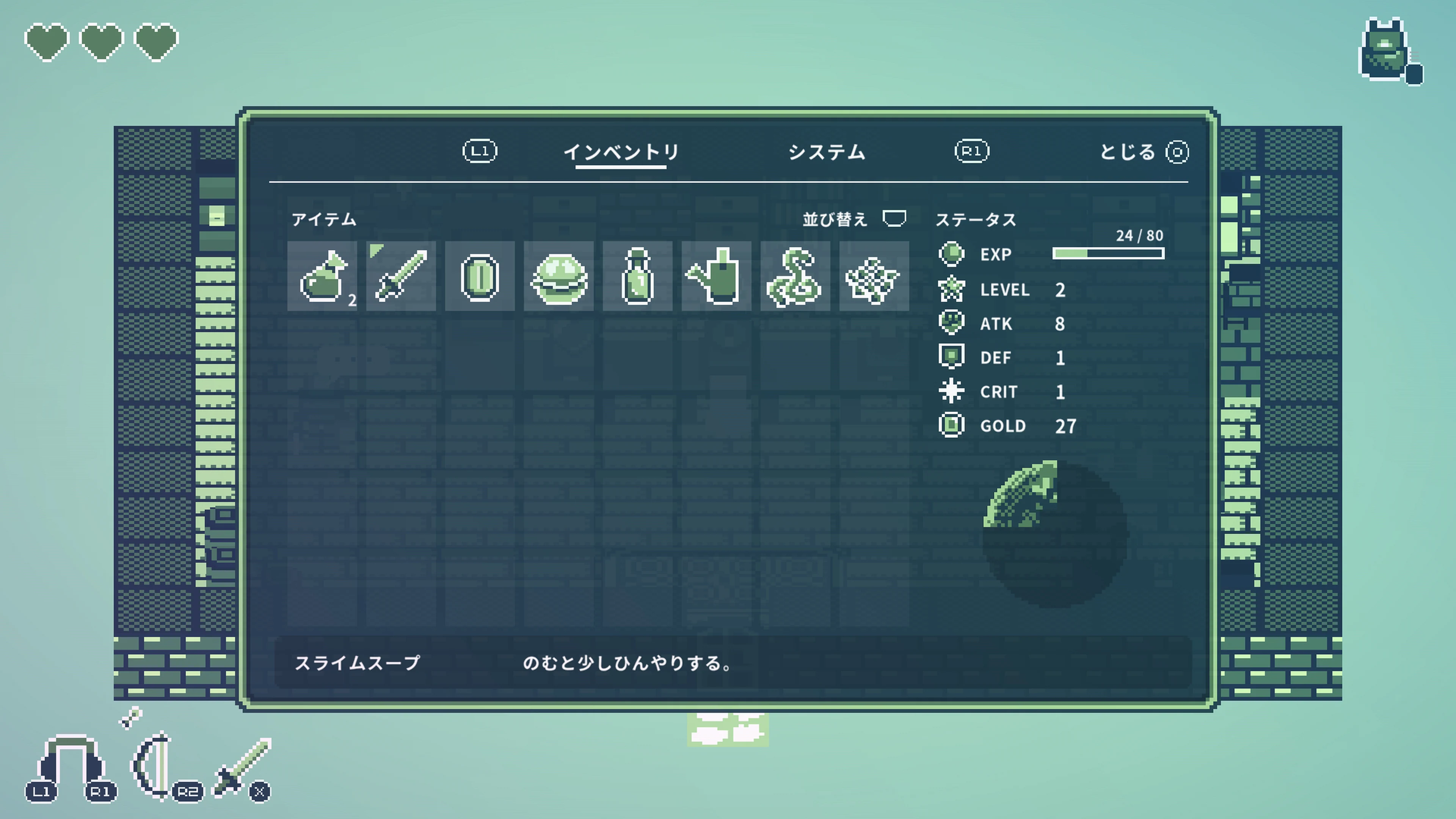The image size is (1456, 819).
Task: Switch to the システム tab
Action: coord(827,152)
